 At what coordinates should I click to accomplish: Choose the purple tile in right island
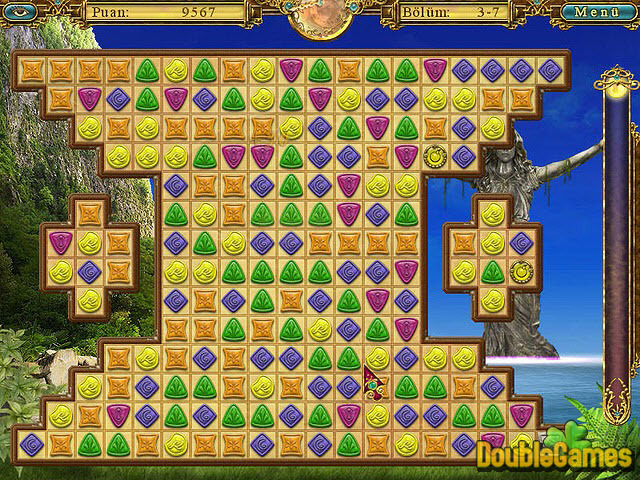521,242
